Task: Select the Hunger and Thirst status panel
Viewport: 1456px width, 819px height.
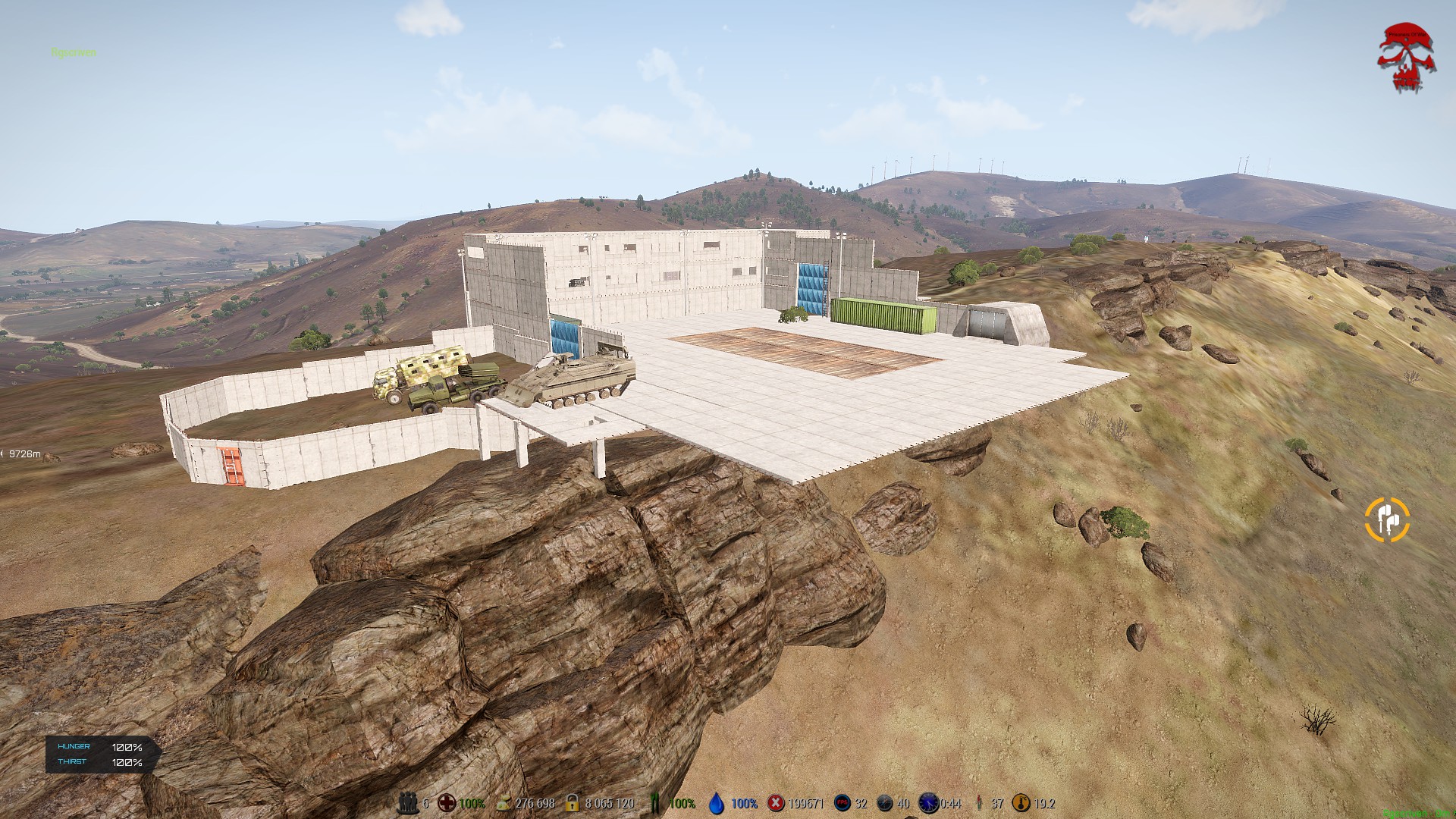Action: click(x=102, y=755)
